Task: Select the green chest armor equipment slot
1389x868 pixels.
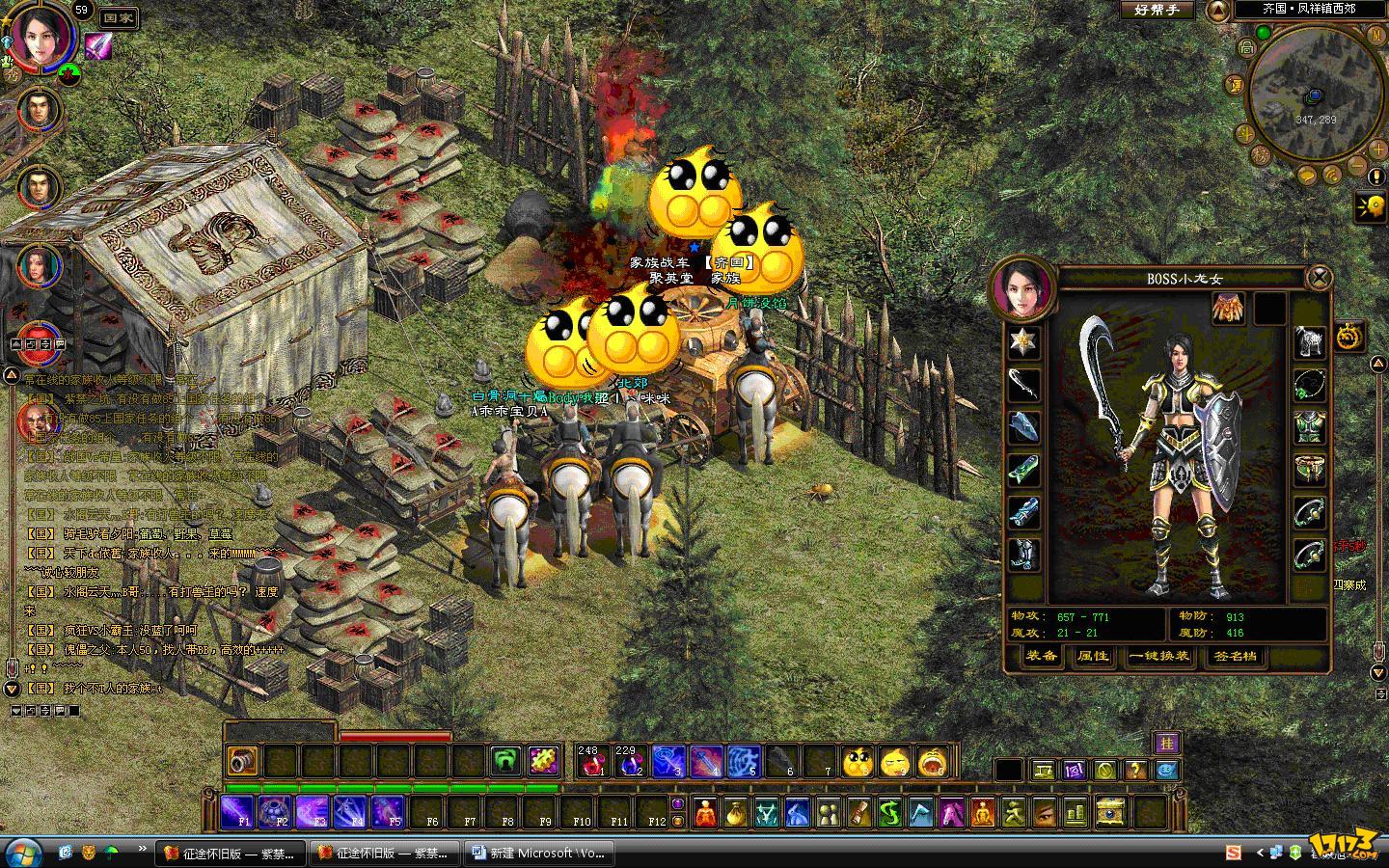Action: click(x=1309, y=426)
